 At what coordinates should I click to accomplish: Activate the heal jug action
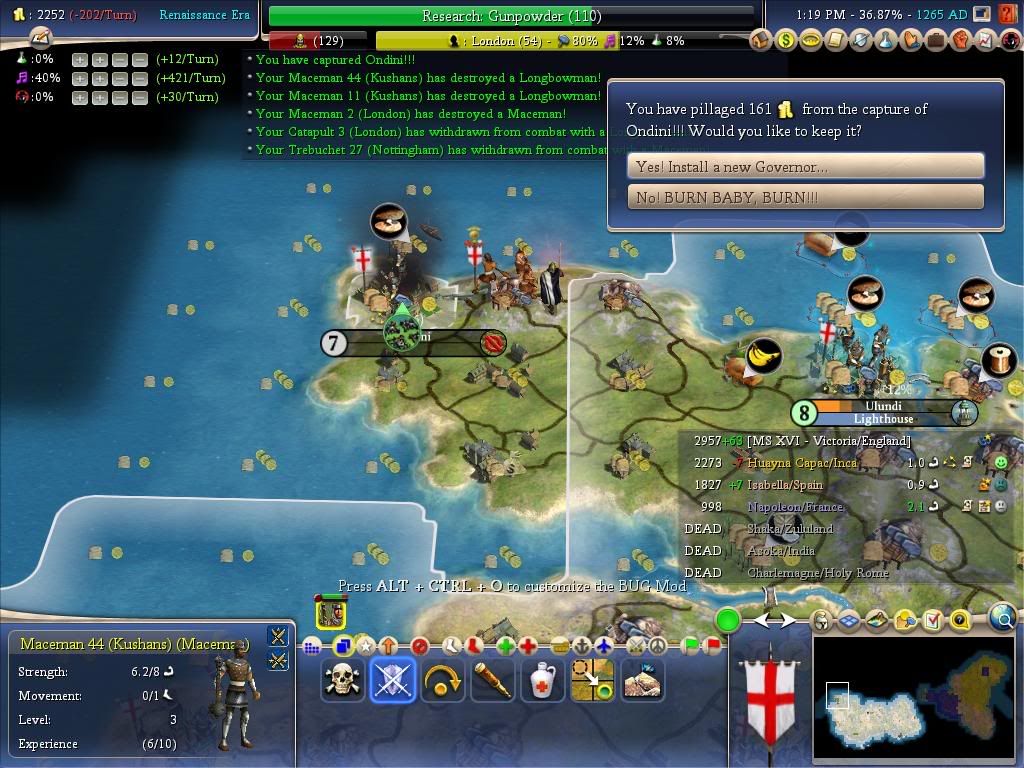click(x=542, y=680)
